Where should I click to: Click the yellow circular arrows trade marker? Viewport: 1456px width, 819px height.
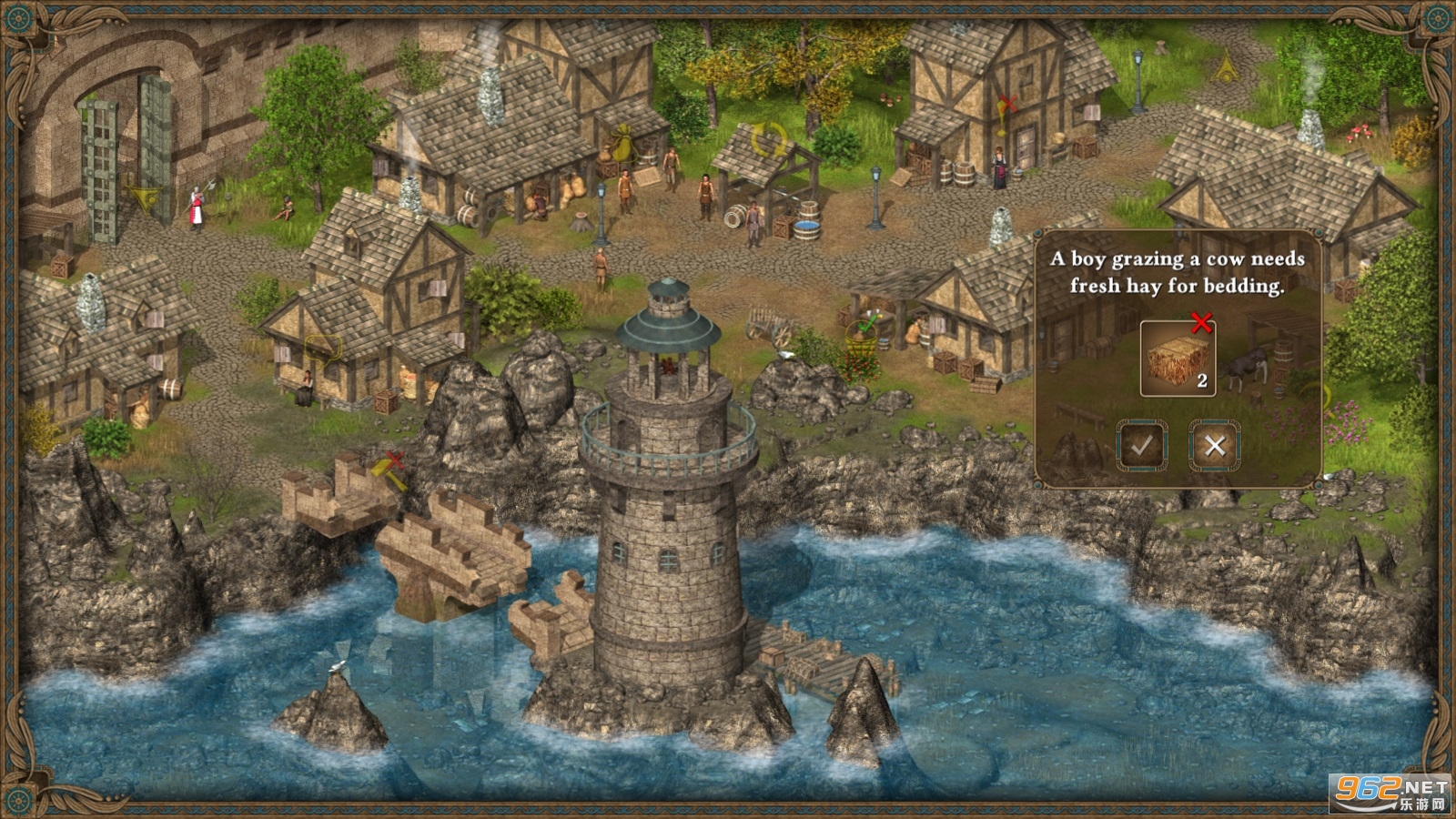click(x=769, y=140)
